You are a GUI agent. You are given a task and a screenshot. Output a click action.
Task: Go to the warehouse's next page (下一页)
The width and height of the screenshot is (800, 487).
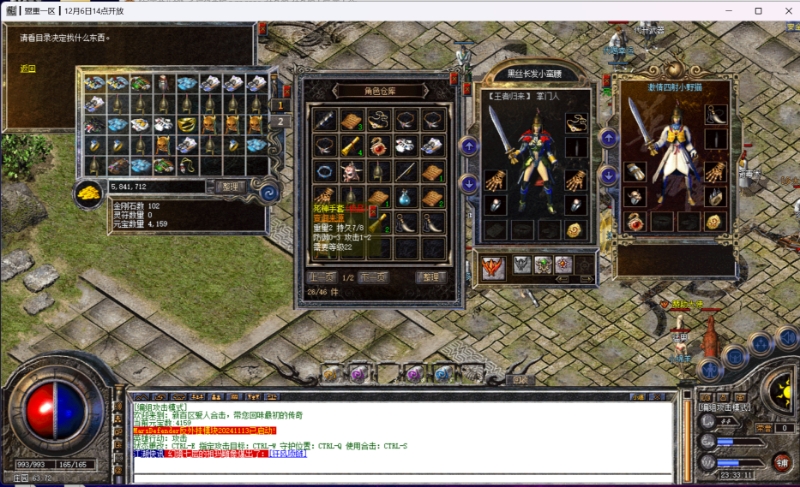coord(374,277)
